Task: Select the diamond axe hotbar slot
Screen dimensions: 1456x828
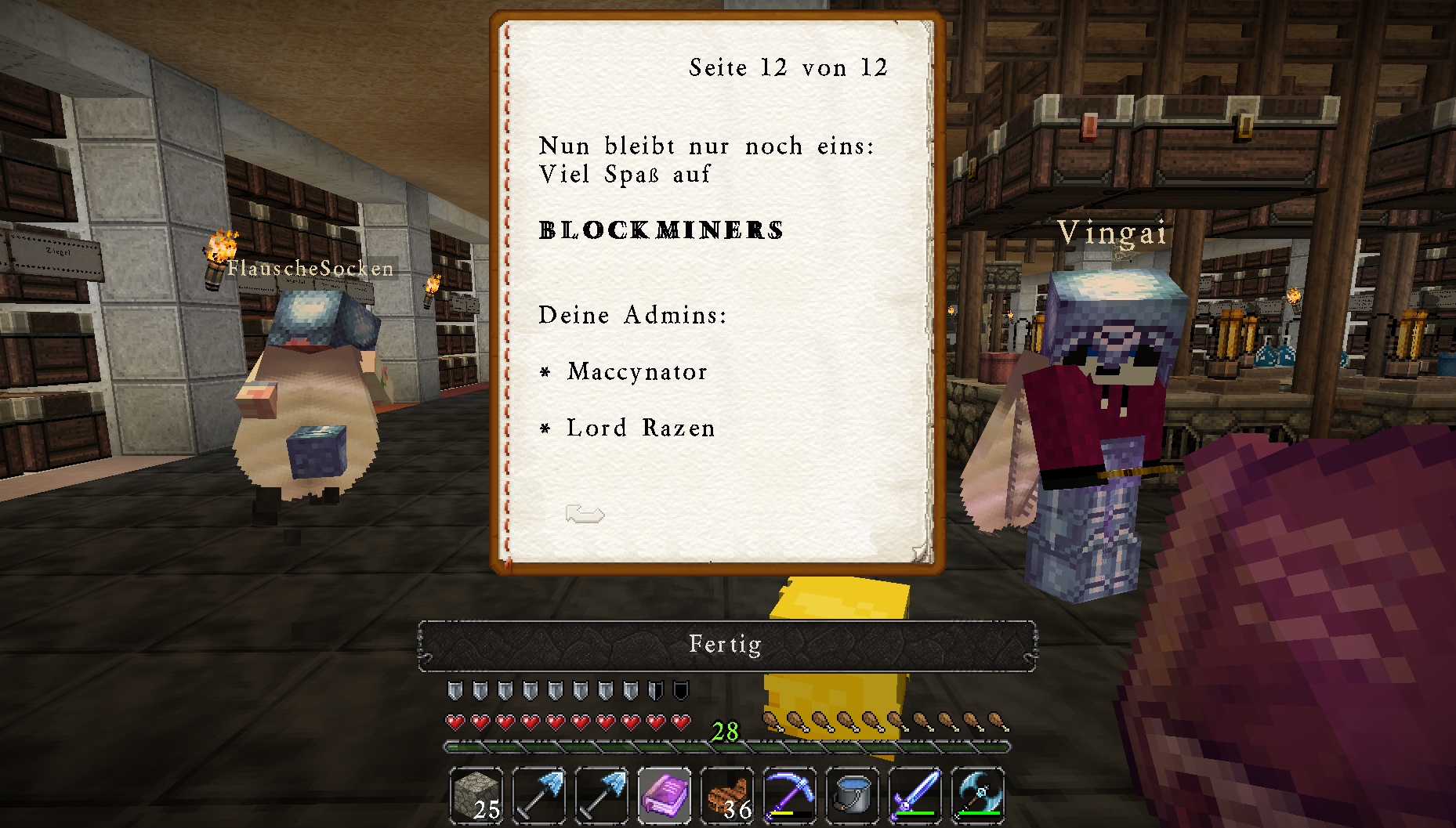Action: 978,795
